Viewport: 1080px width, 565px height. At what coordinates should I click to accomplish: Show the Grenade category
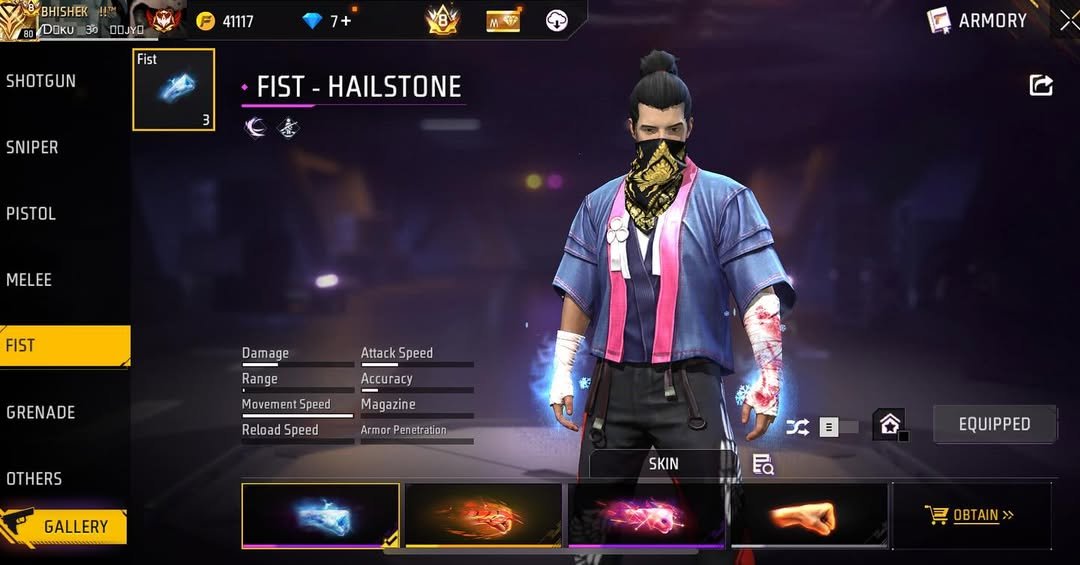[41, 412]
